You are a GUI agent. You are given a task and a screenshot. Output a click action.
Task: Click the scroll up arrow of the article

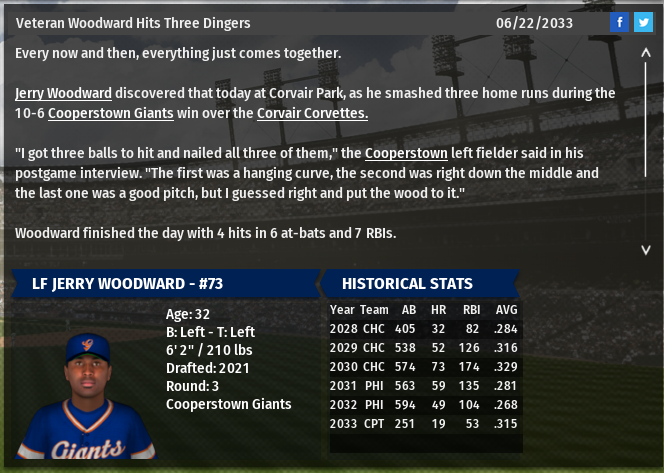(645, 56)
